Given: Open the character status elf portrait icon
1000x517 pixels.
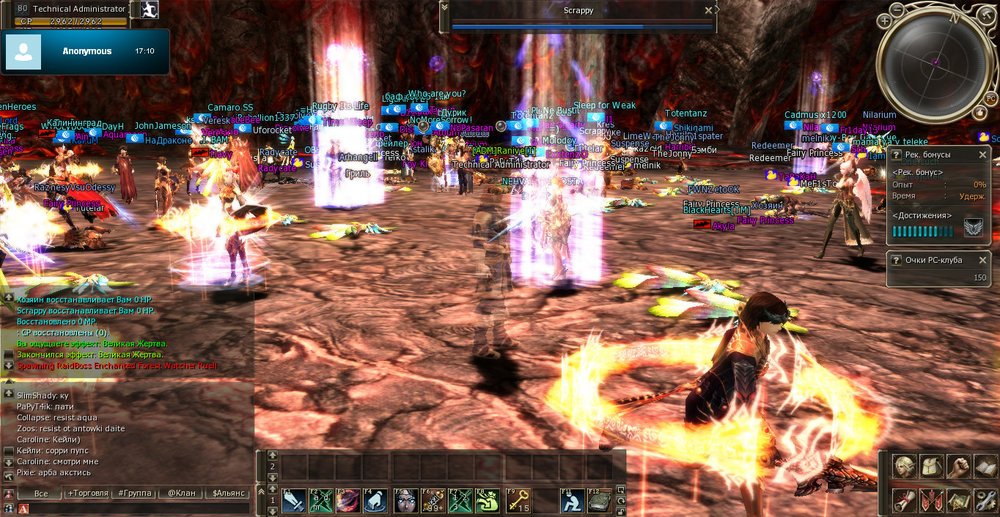Looking at the screenshot, I should 904,467.
